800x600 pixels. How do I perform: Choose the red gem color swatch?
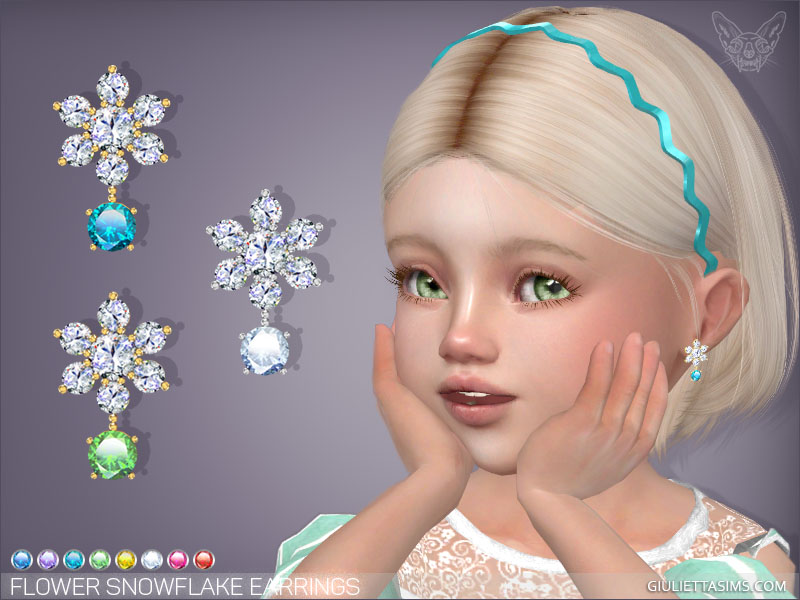click(x=202, y=558)
